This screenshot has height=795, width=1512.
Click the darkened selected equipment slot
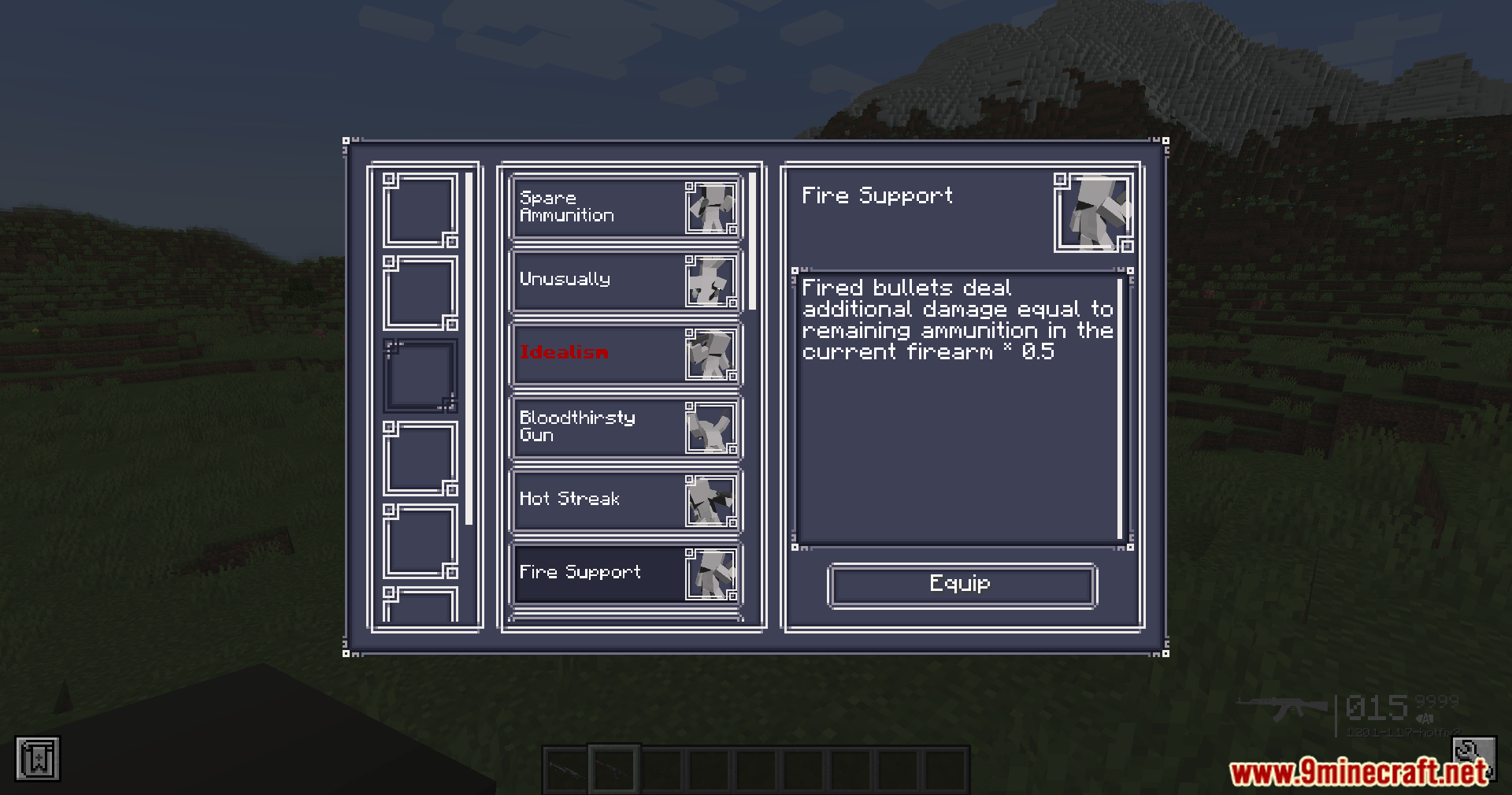pyautogui.click(x=421, y=376)
